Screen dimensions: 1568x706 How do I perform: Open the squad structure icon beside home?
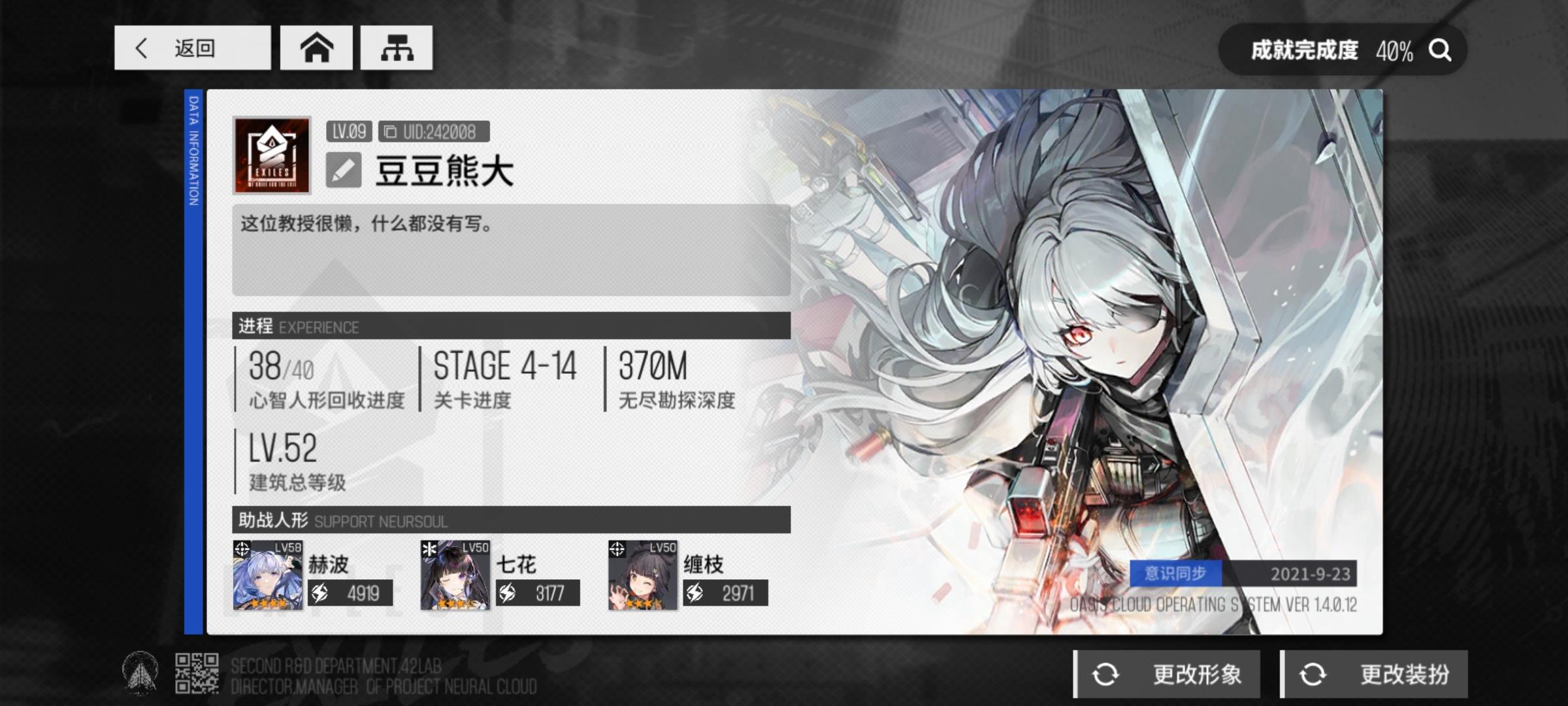point(397,48)
